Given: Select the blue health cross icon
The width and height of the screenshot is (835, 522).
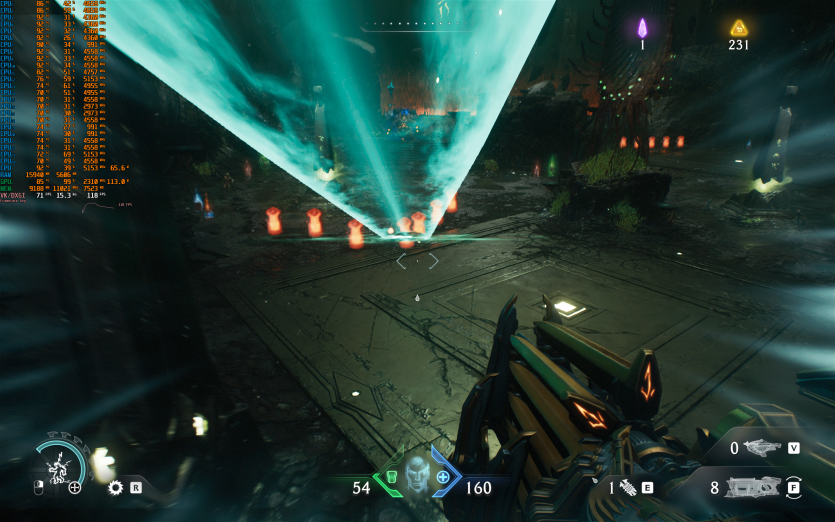Looking at the screenshot, I should pos(442,477).
